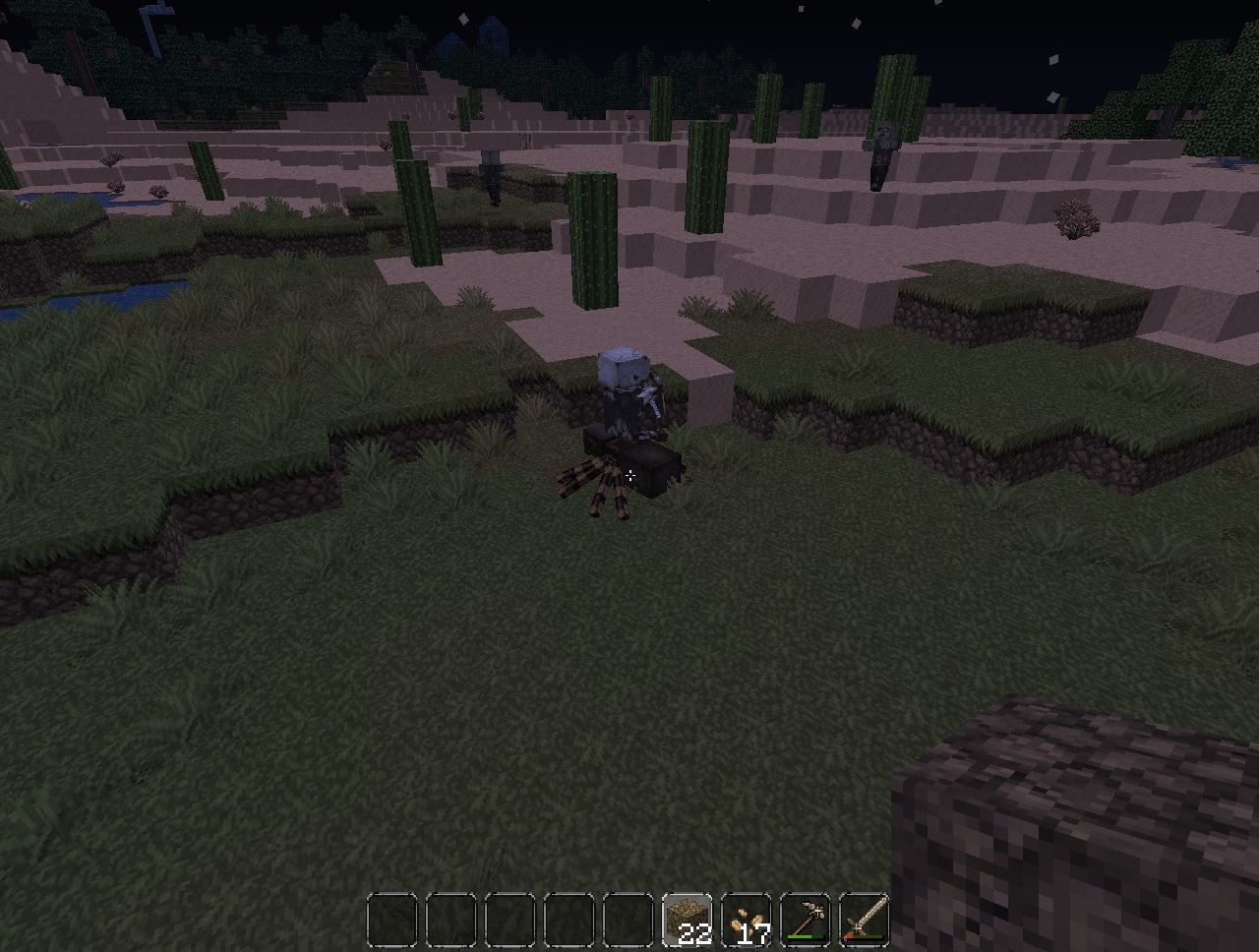Select the dirt block stack of 22
Image resolution: width=1259 pixels, height=952 pixels.
(x=688, y=921)
